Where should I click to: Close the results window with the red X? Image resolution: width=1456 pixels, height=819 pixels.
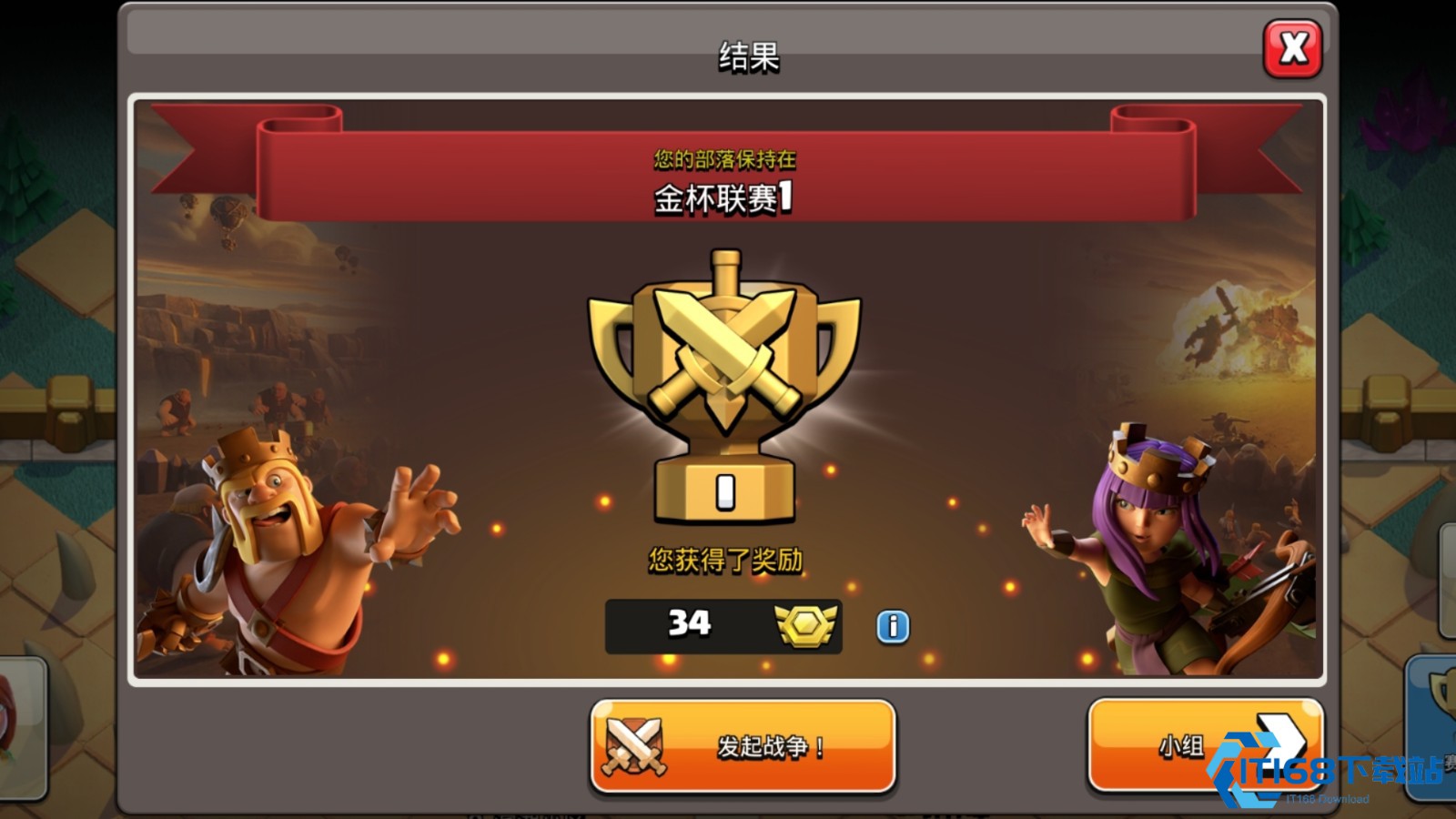(1292, 48)
